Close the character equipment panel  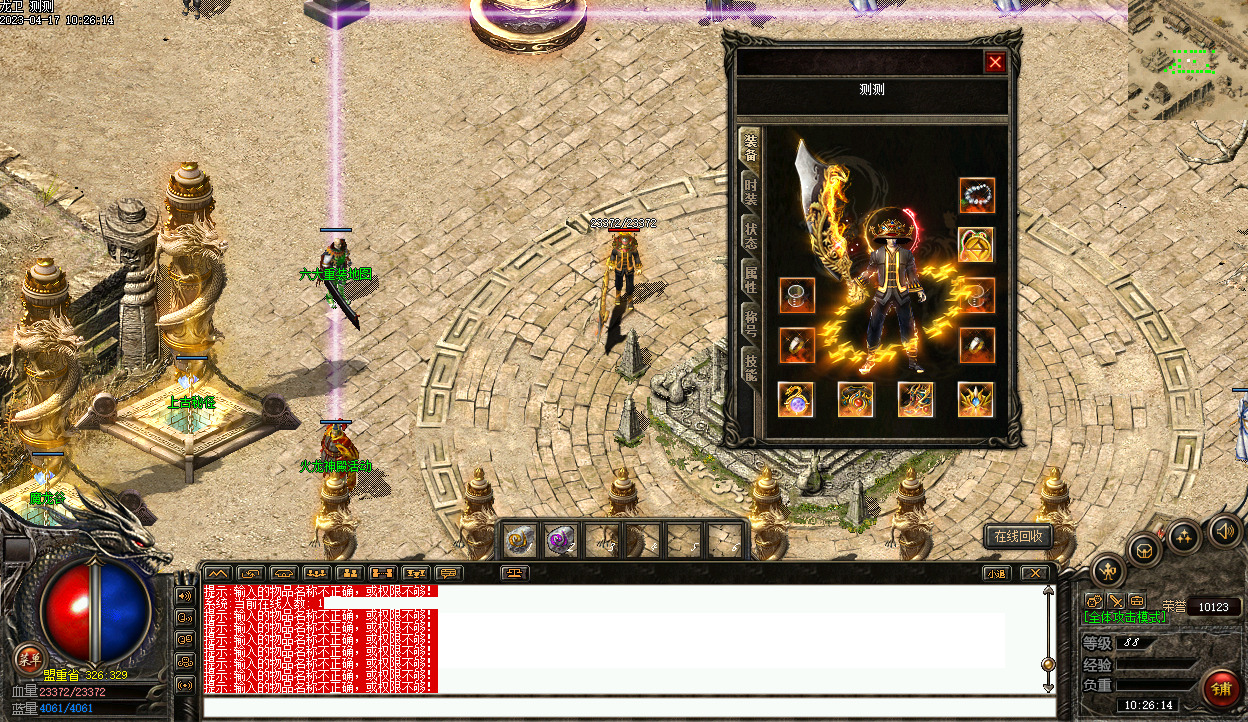[995, 63]
